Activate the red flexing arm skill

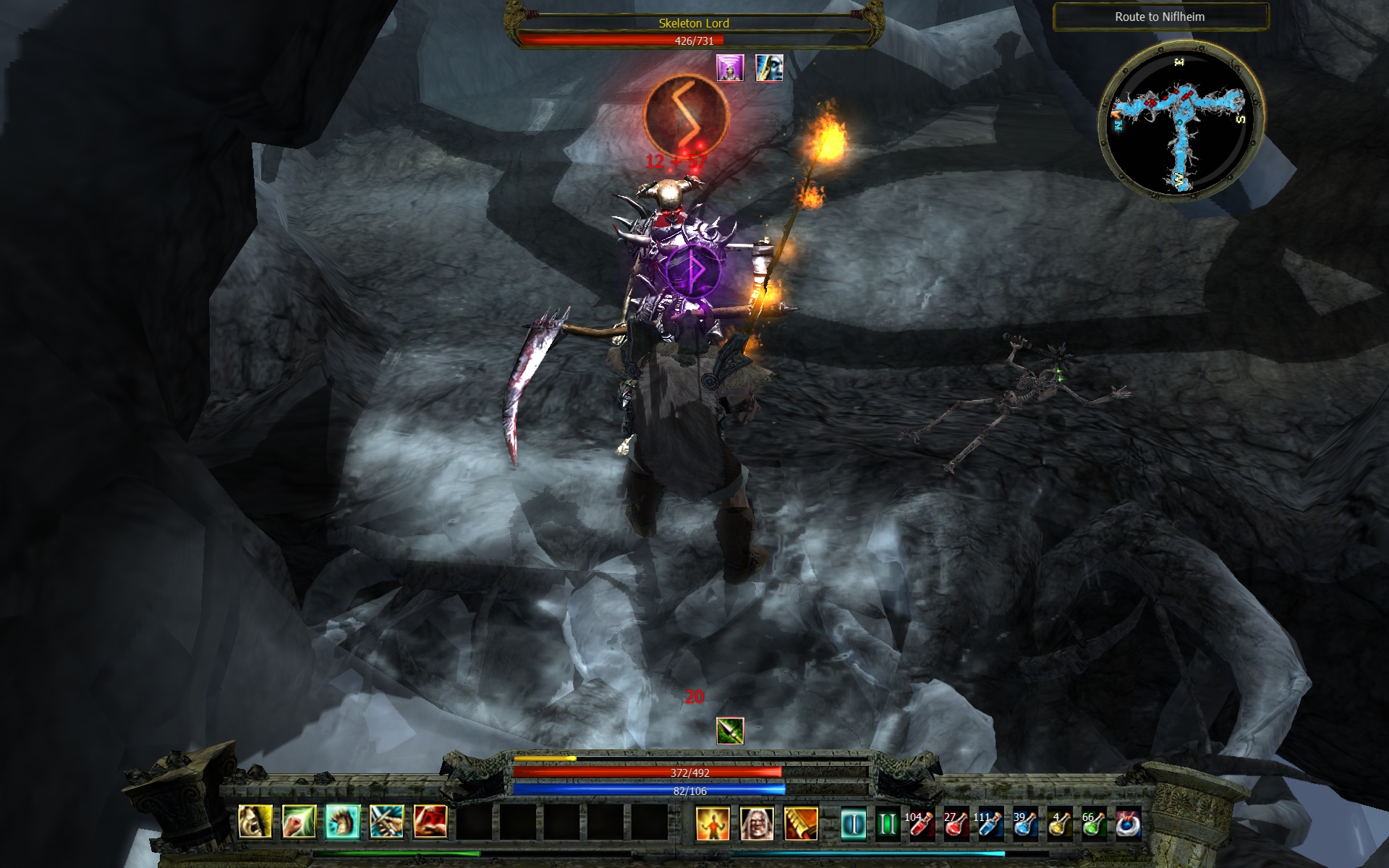pos(430,822)
